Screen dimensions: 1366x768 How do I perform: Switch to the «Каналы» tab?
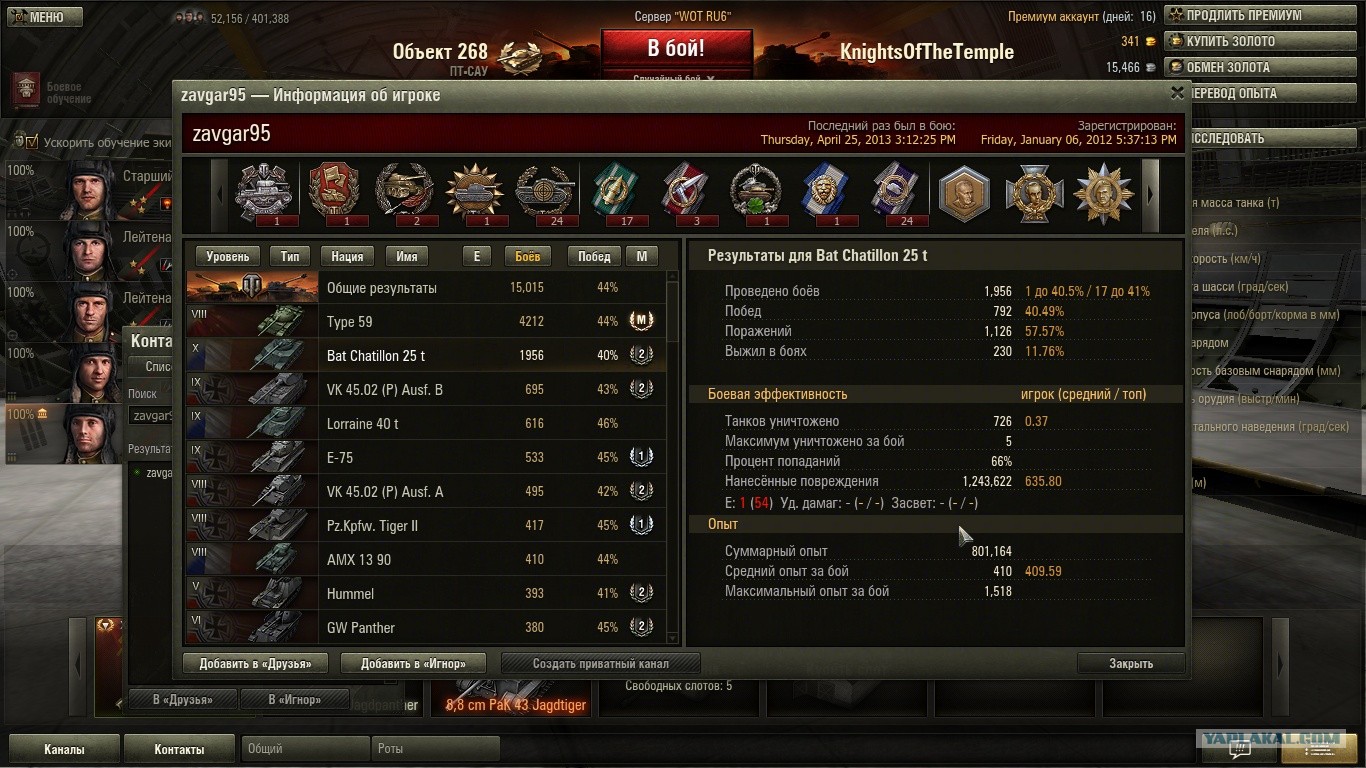click(64, 749)
